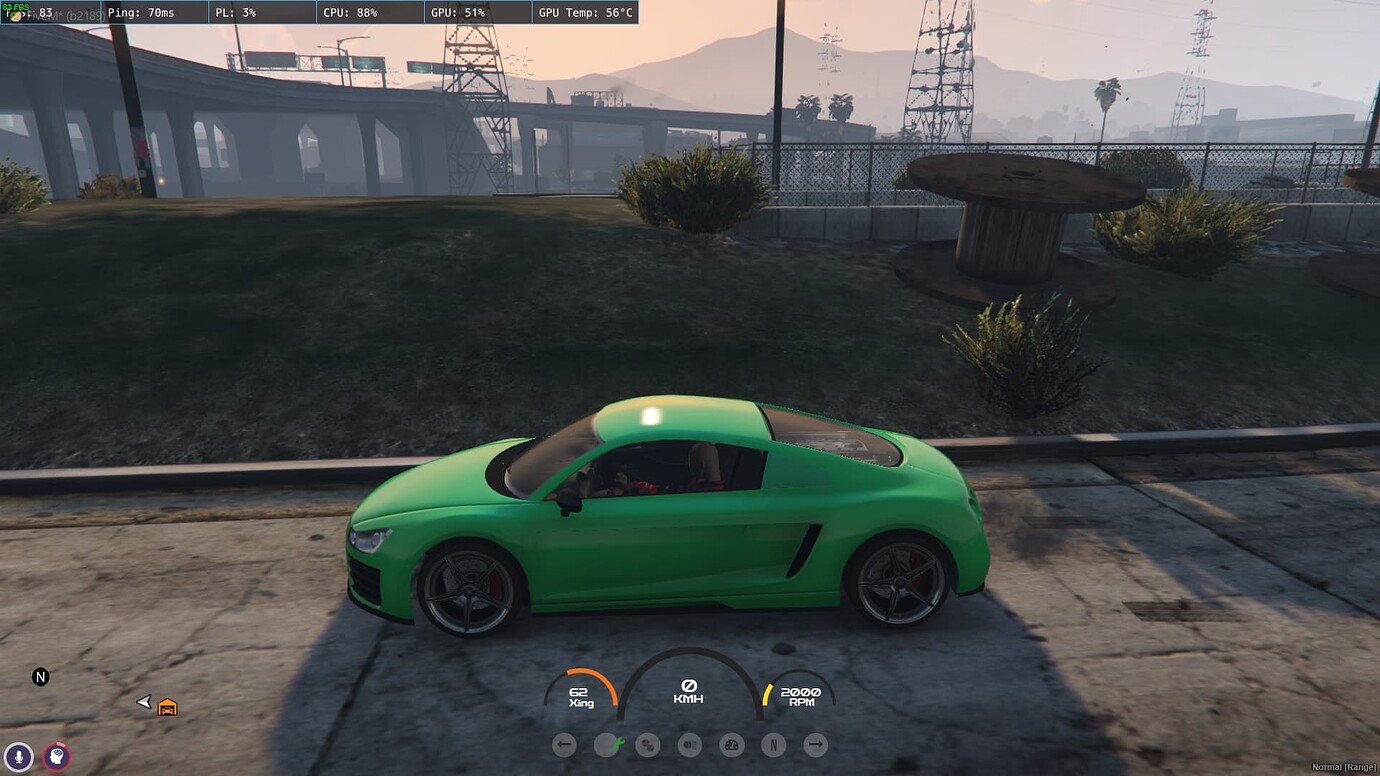Open the speedometer gauge icon
Viewport: 1380px width, 776px height.
tap(732, 744)
